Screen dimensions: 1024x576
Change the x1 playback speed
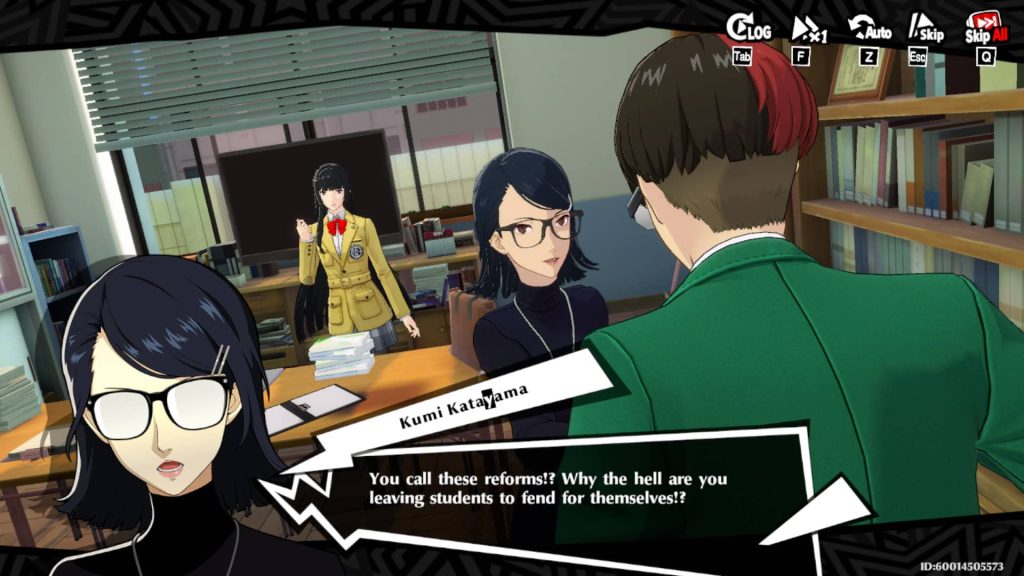808,29
